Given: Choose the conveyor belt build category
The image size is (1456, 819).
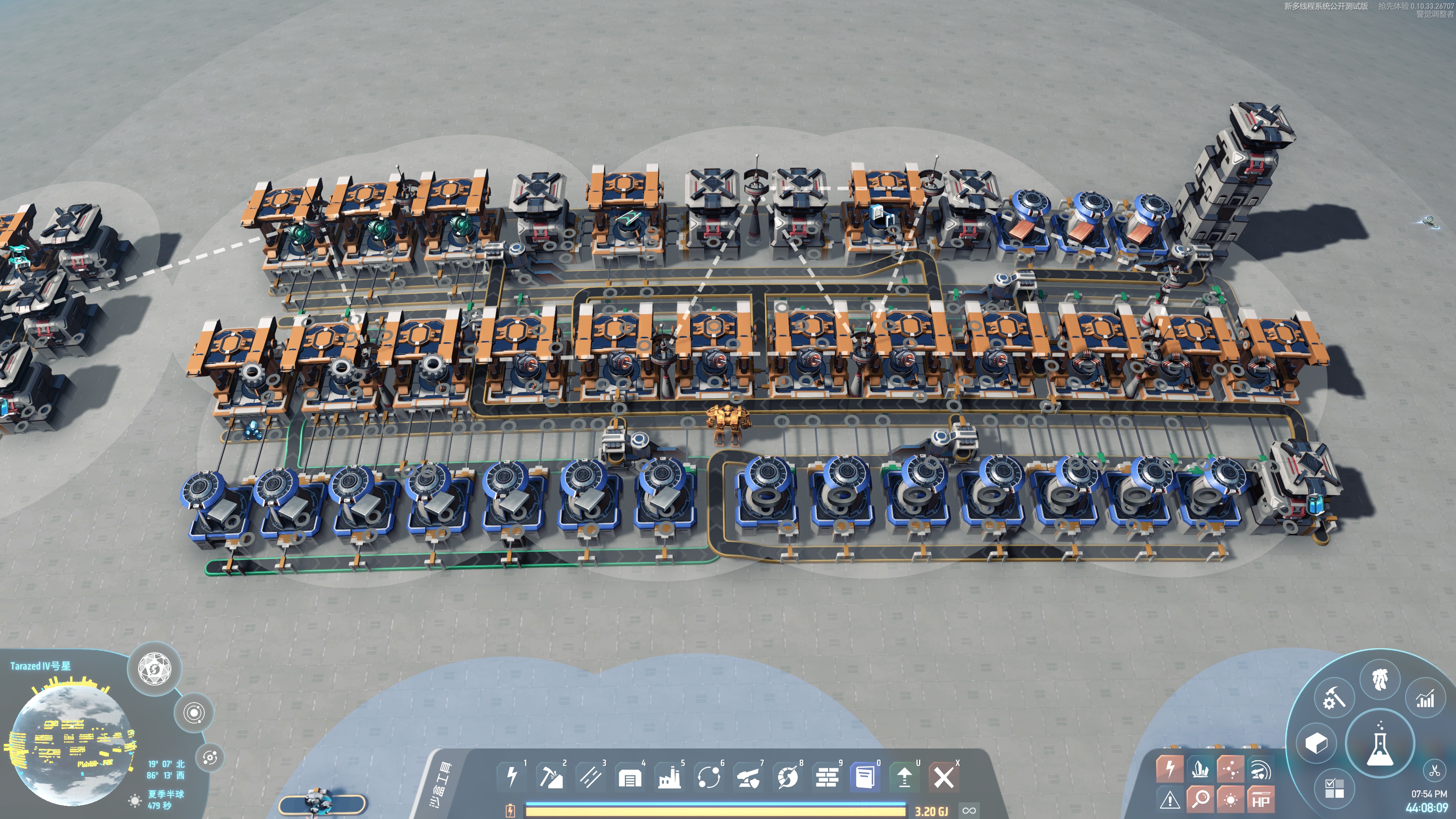Looking at the screenshot, I should point(591,777).
